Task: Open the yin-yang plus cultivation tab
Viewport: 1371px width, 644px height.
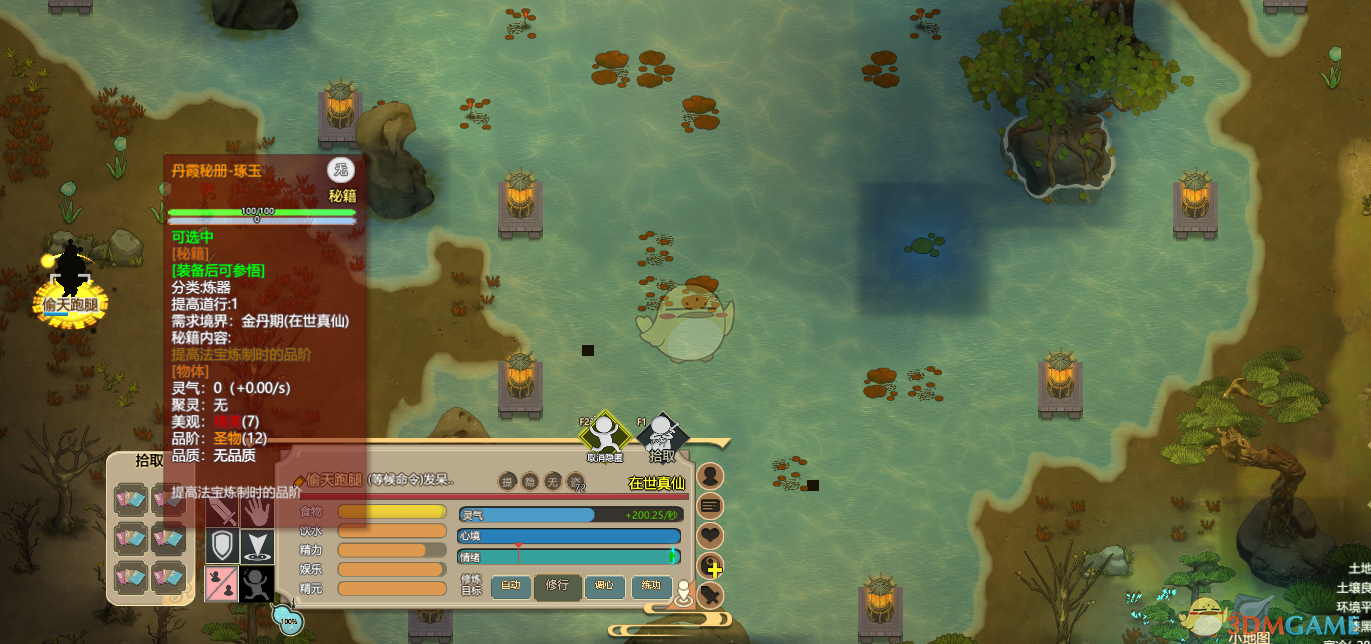Action: pos(710,567)
